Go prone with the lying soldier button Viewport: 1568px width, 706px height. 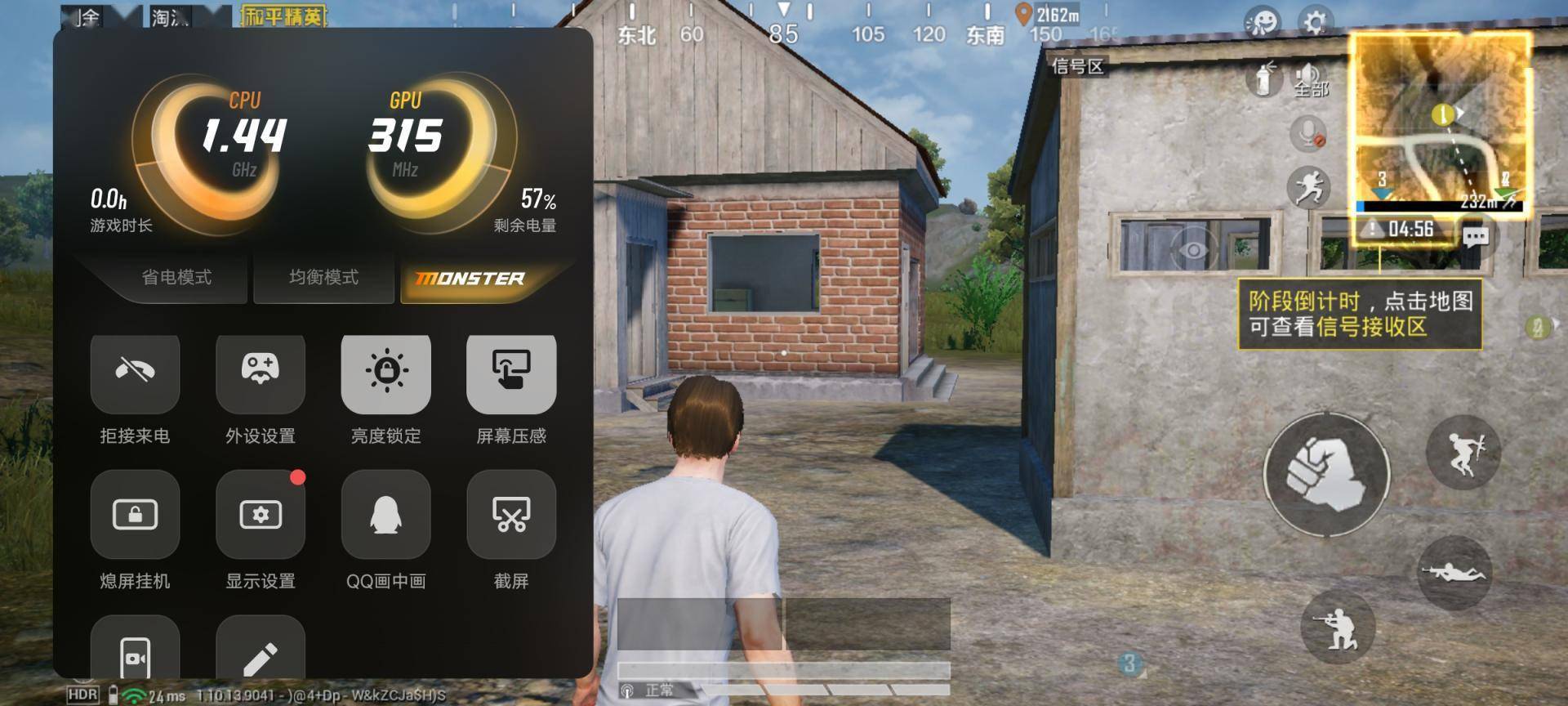[1454, 573]
